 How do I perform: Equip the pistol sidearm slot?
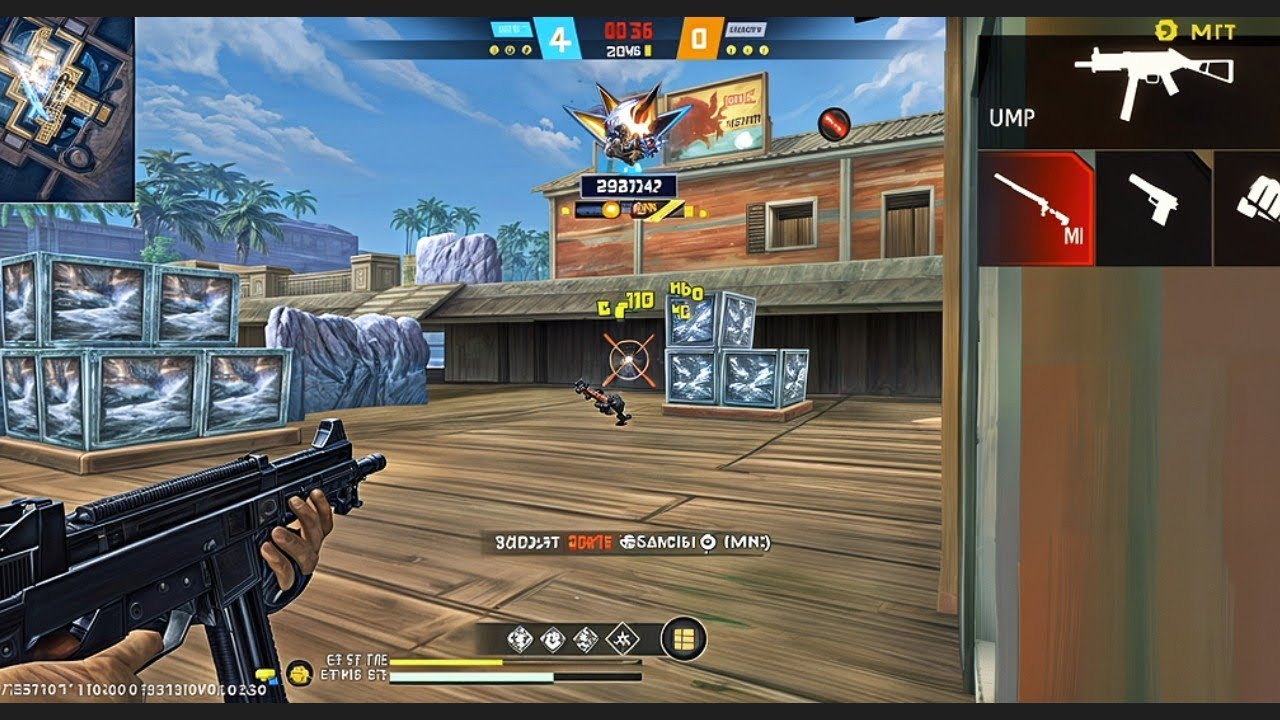click(x=1153, y=208)
